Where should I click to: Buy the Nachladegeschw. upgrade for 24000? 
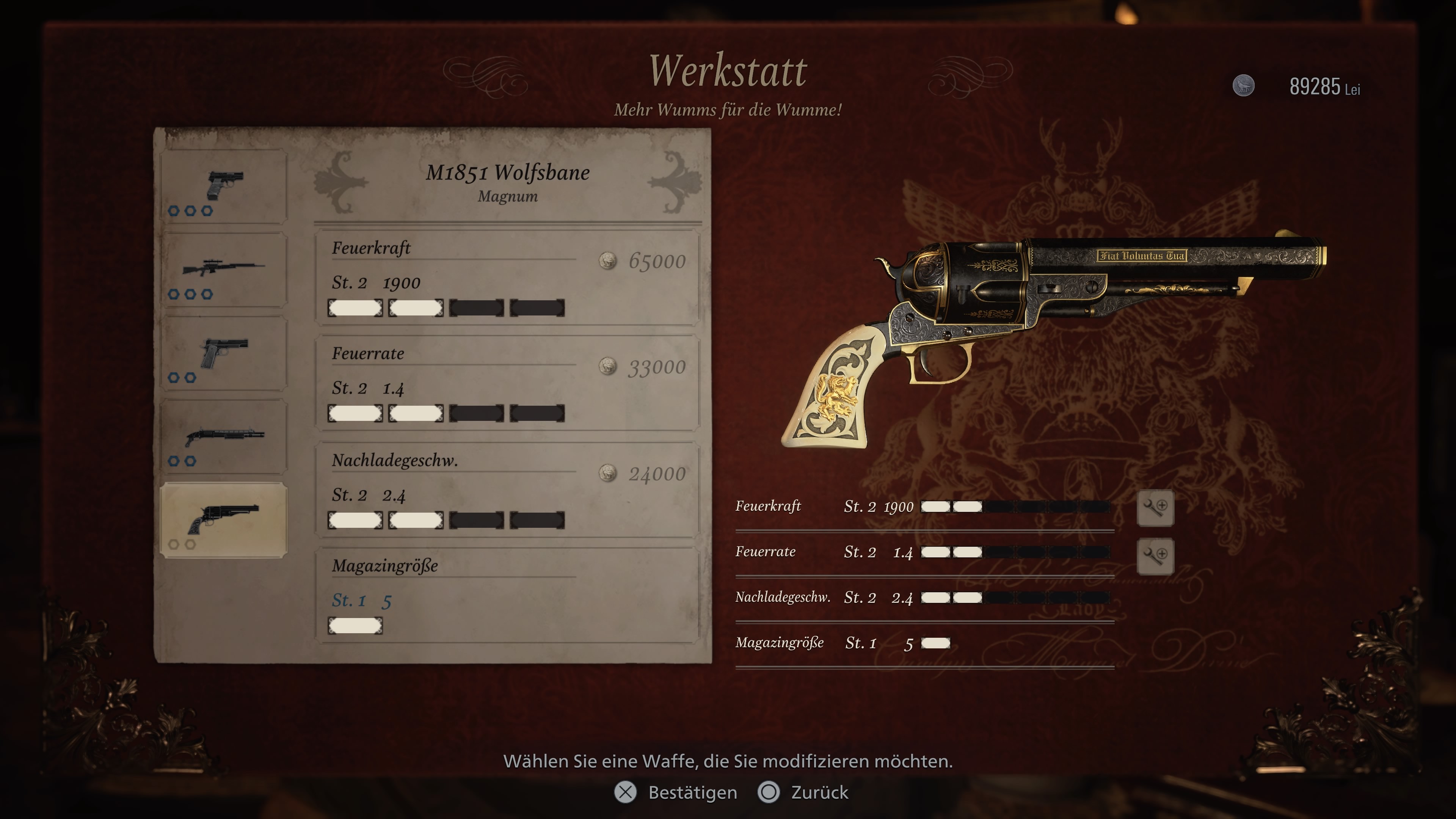tap(507, 490)
